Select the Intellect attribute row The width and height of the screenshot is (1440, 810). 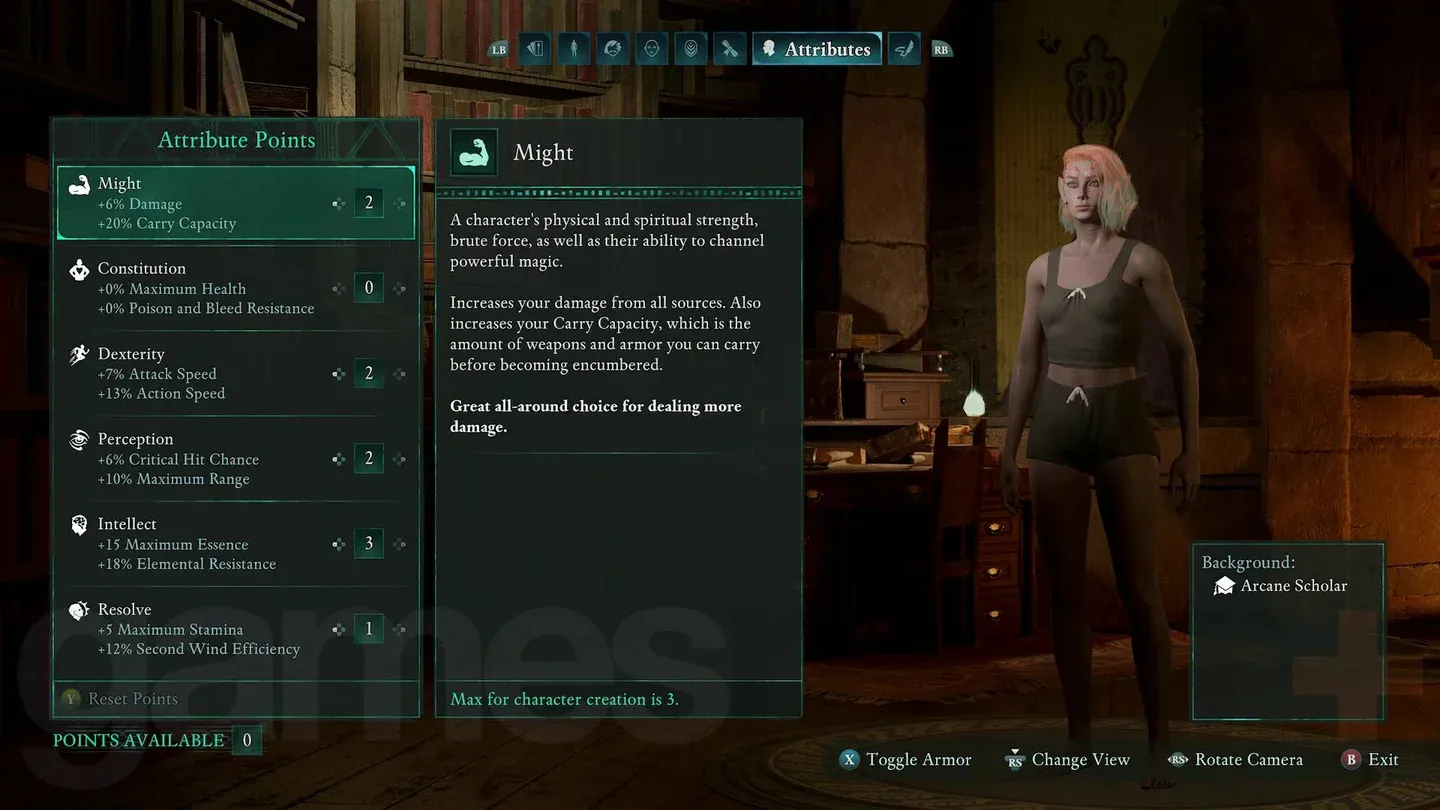(200, 544)
